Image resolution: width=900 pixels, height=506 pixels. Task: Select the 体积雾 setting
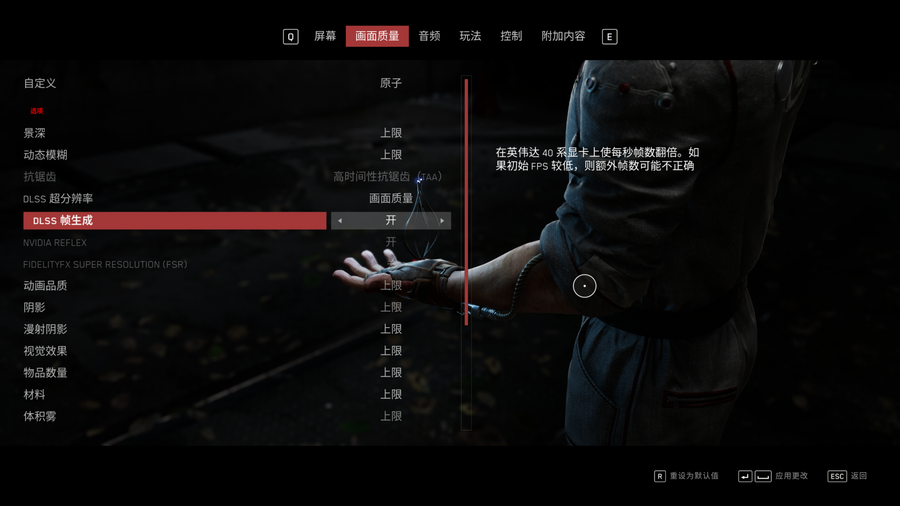tap(40, 416)
